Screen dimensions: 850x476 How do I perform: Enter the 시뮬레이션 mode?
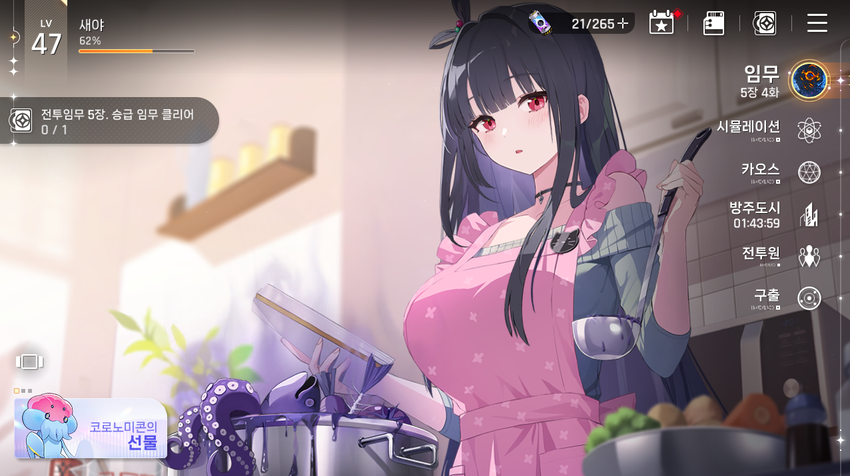tap(809, 129)
